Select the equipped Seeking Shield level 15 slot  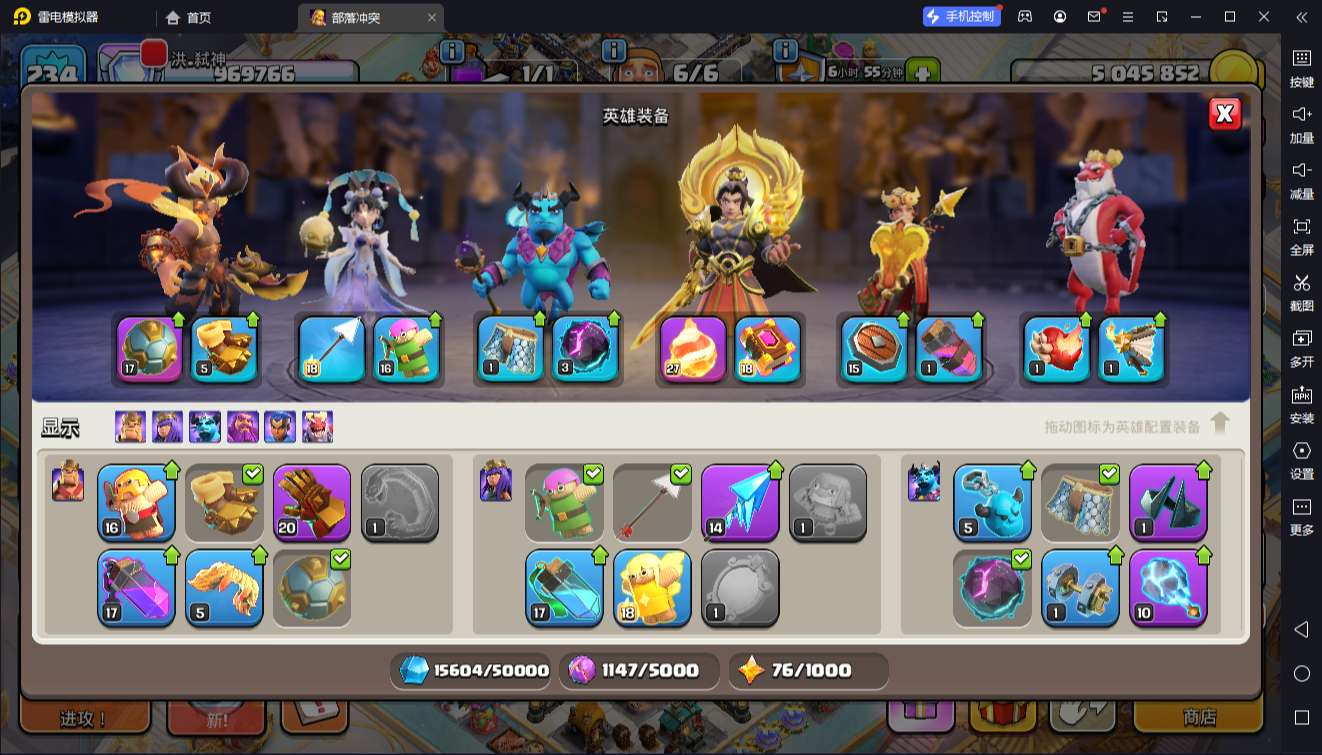click(x=874, y=349)
